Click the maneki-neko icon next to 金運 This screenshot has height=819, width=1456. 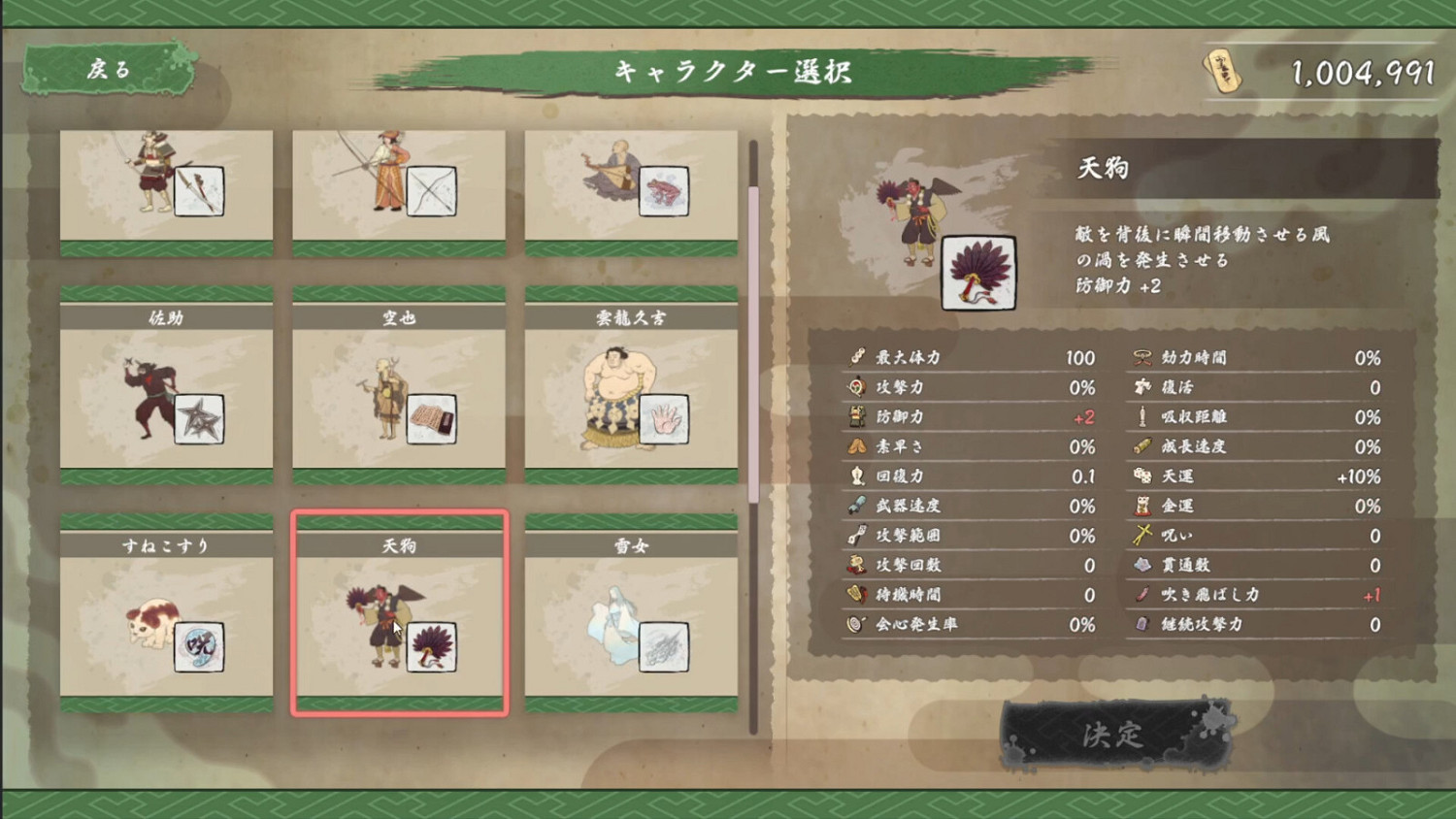1140,506
